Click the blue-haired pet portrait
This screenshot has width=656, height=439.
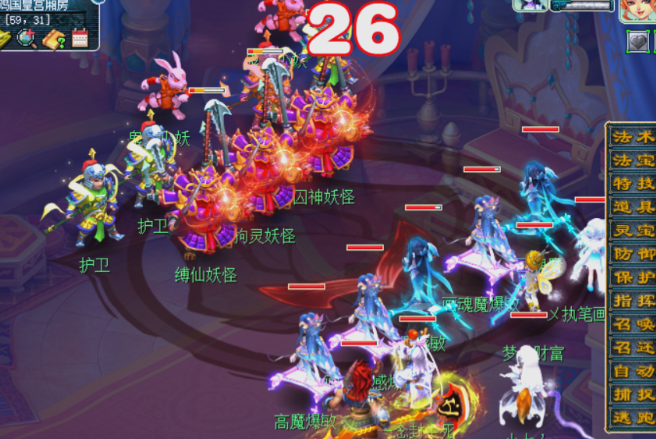coord(530,5)
